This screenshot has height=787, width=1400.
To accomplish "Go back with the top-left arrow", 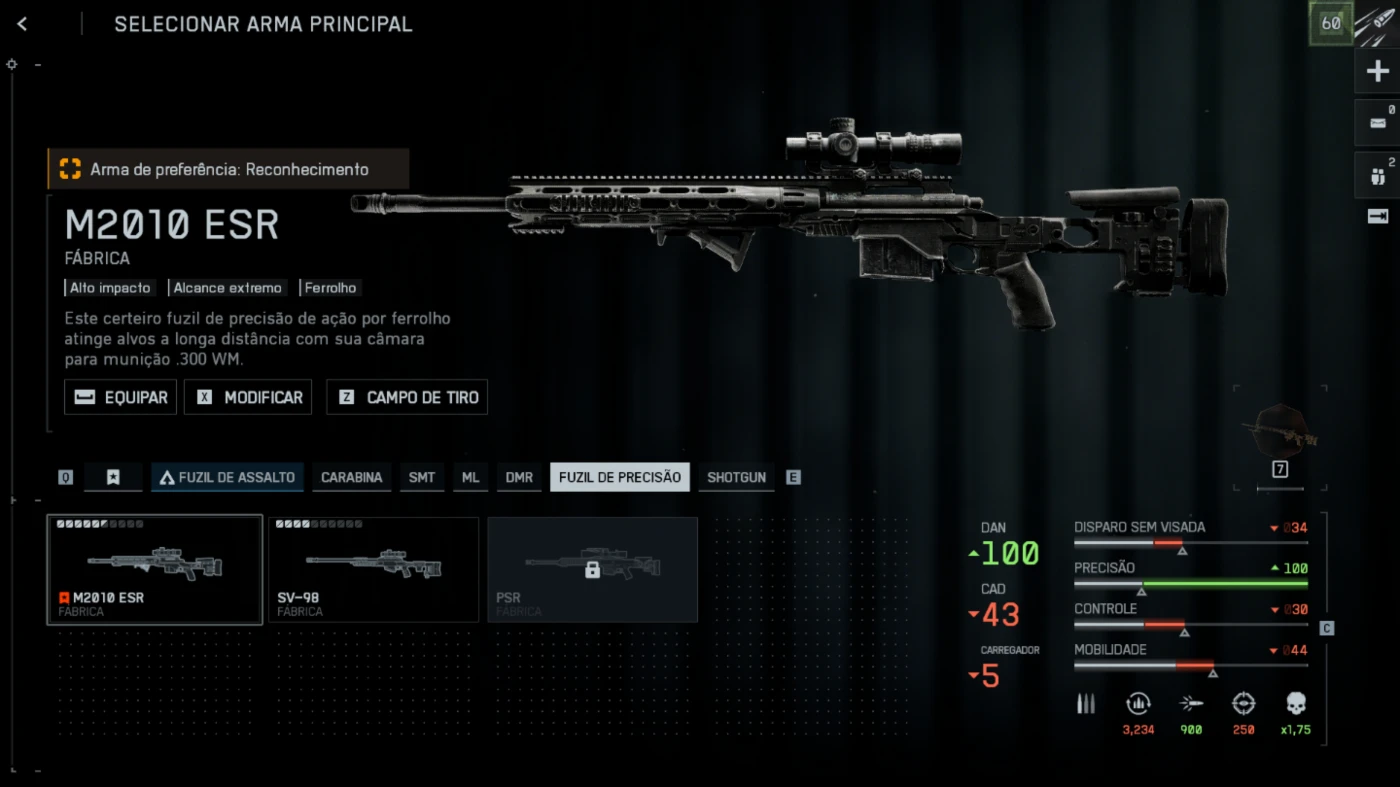I will [22, 24].
